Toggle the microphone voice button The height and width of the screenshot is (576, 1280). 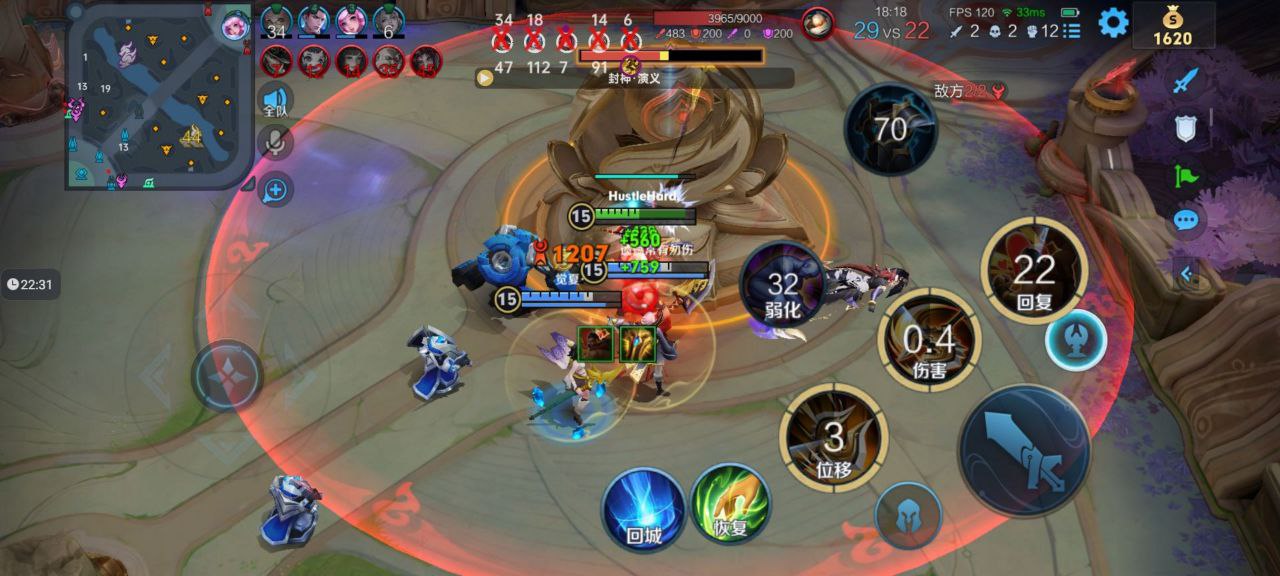pyautogui.click(x=275, y=143)
